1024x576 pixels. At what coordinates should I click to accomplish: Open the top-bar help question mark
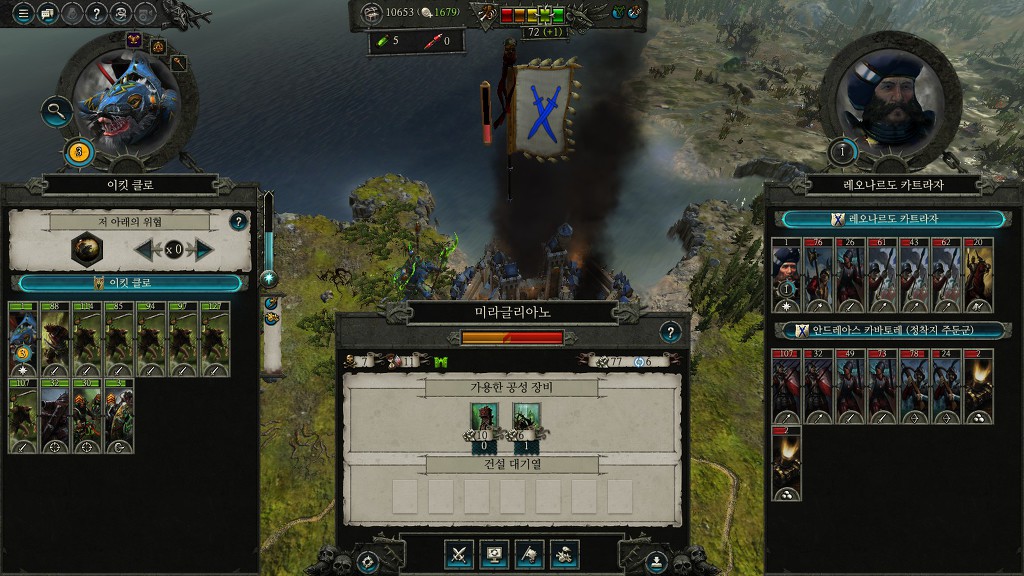[96, 13]
